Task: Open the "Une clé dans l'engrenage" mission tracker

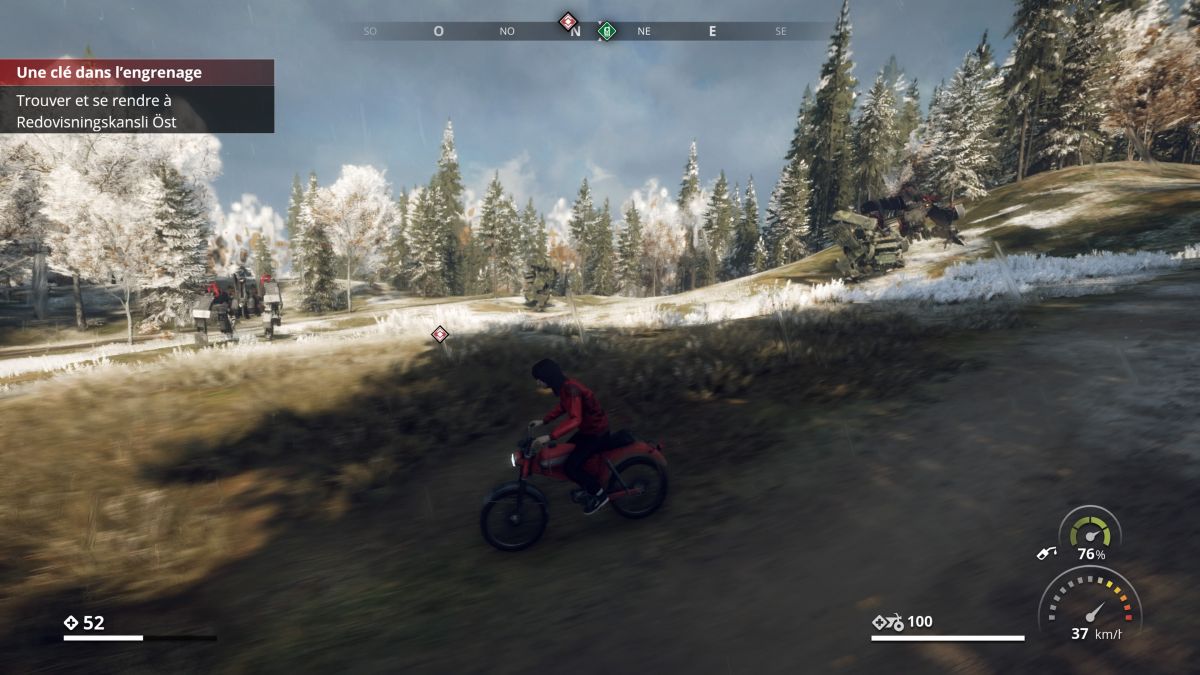Action: point(137,72)
